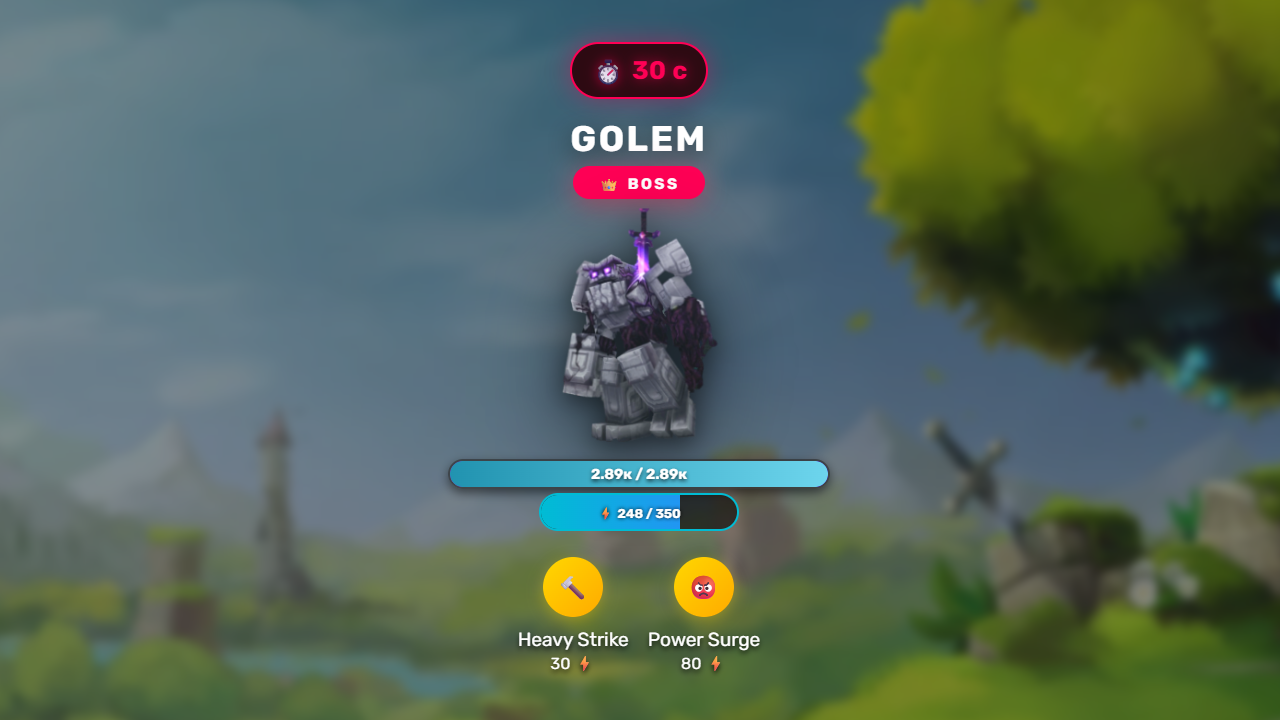Click the lightning icon beside Power Surge's cost
1280x720 pixels.
coord(716,663)
